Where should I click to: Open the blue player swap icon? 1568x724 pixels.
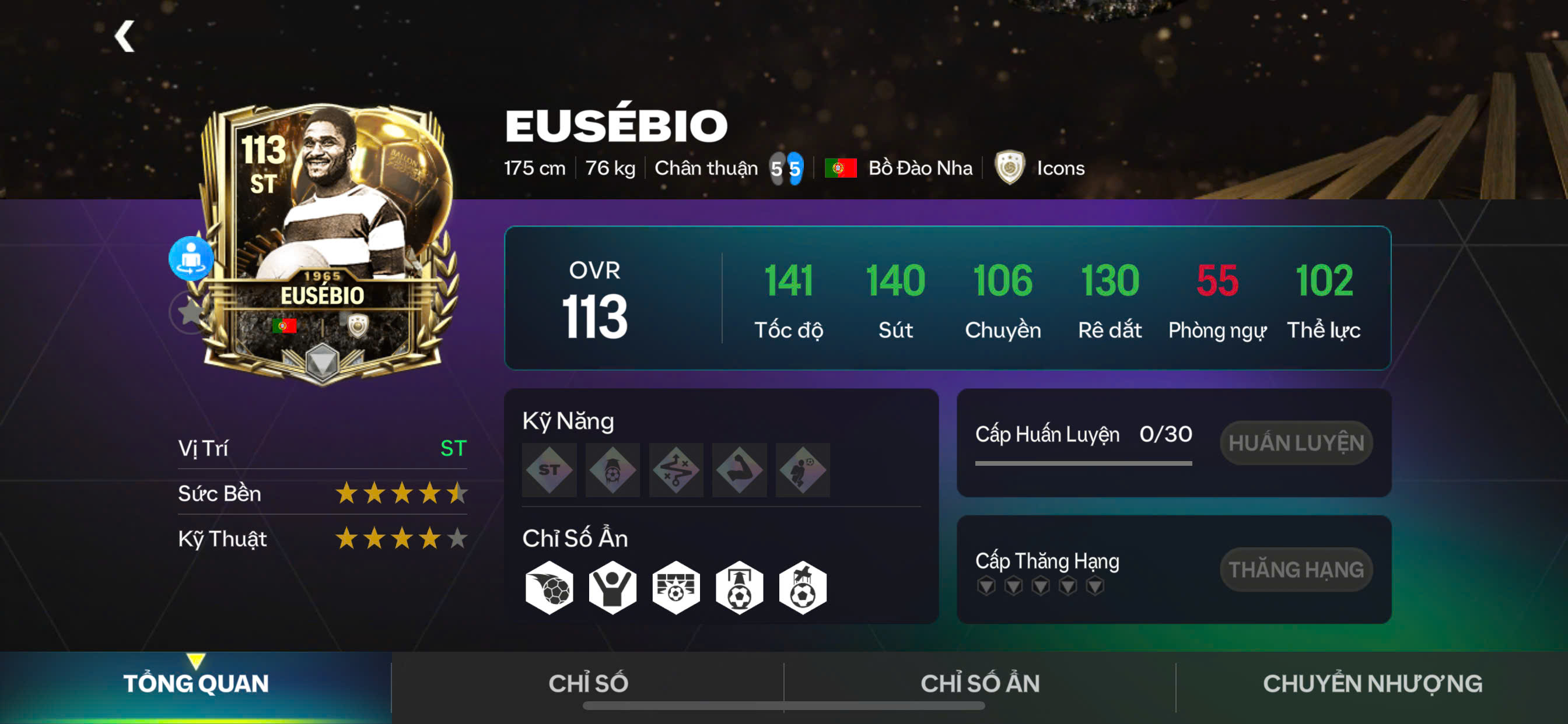click(x=191, y=258)
